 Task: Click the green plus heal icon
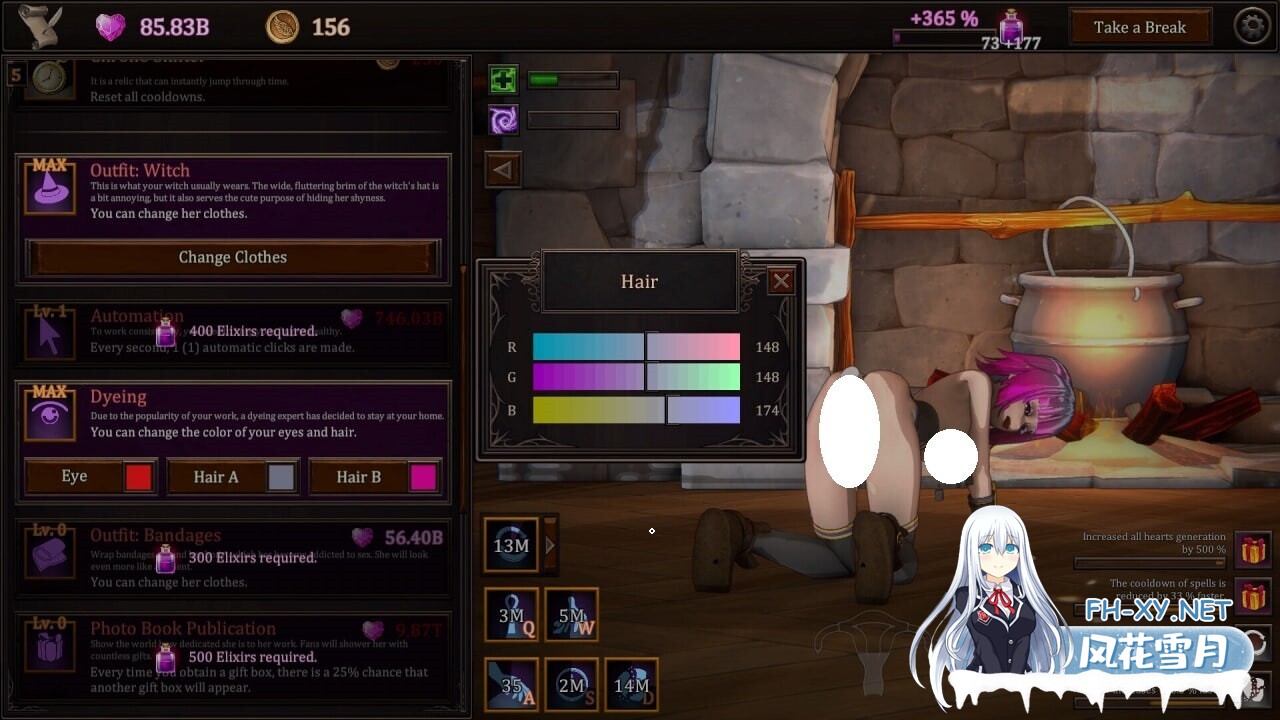503,80
